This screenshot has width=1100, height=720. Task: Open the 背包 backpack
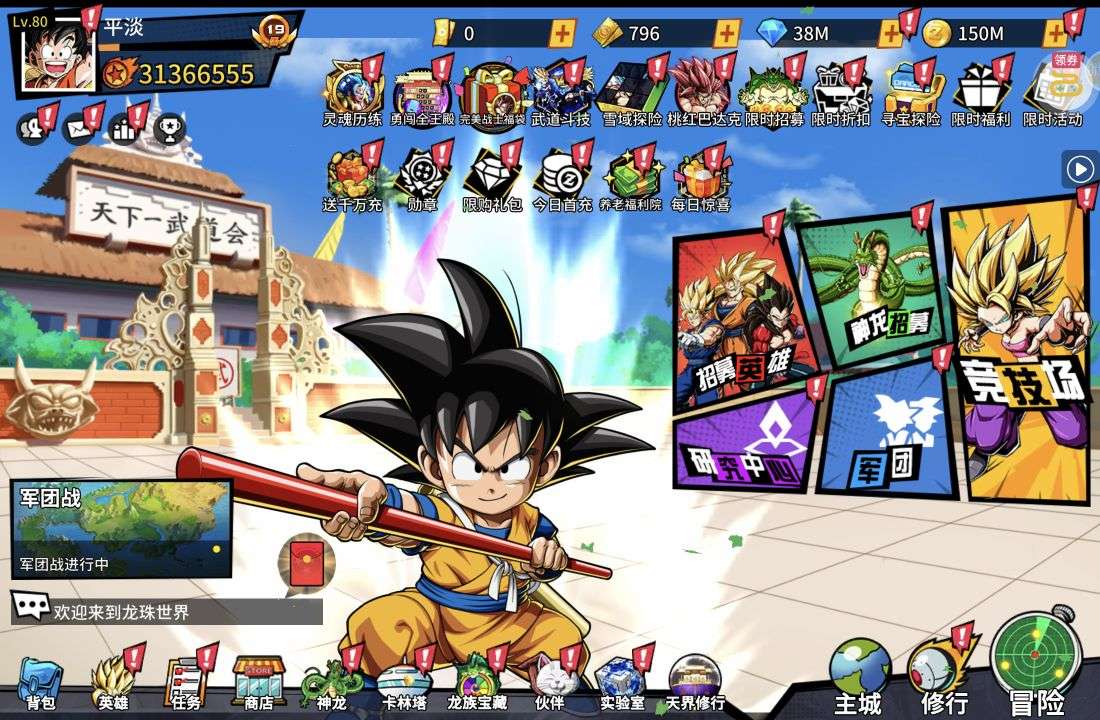[x=40, y=683]
